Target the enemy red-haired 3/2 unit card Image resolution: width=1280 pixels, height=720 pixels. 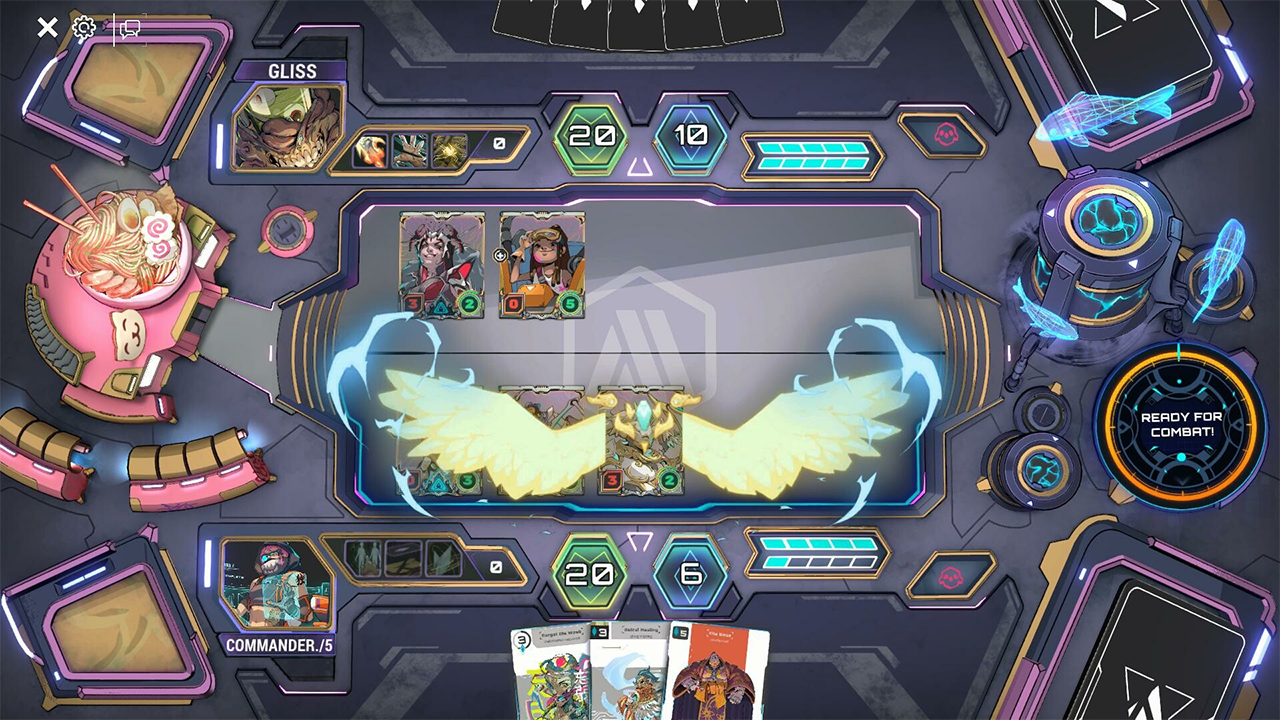pyautogui.click(x=442, y=265)
